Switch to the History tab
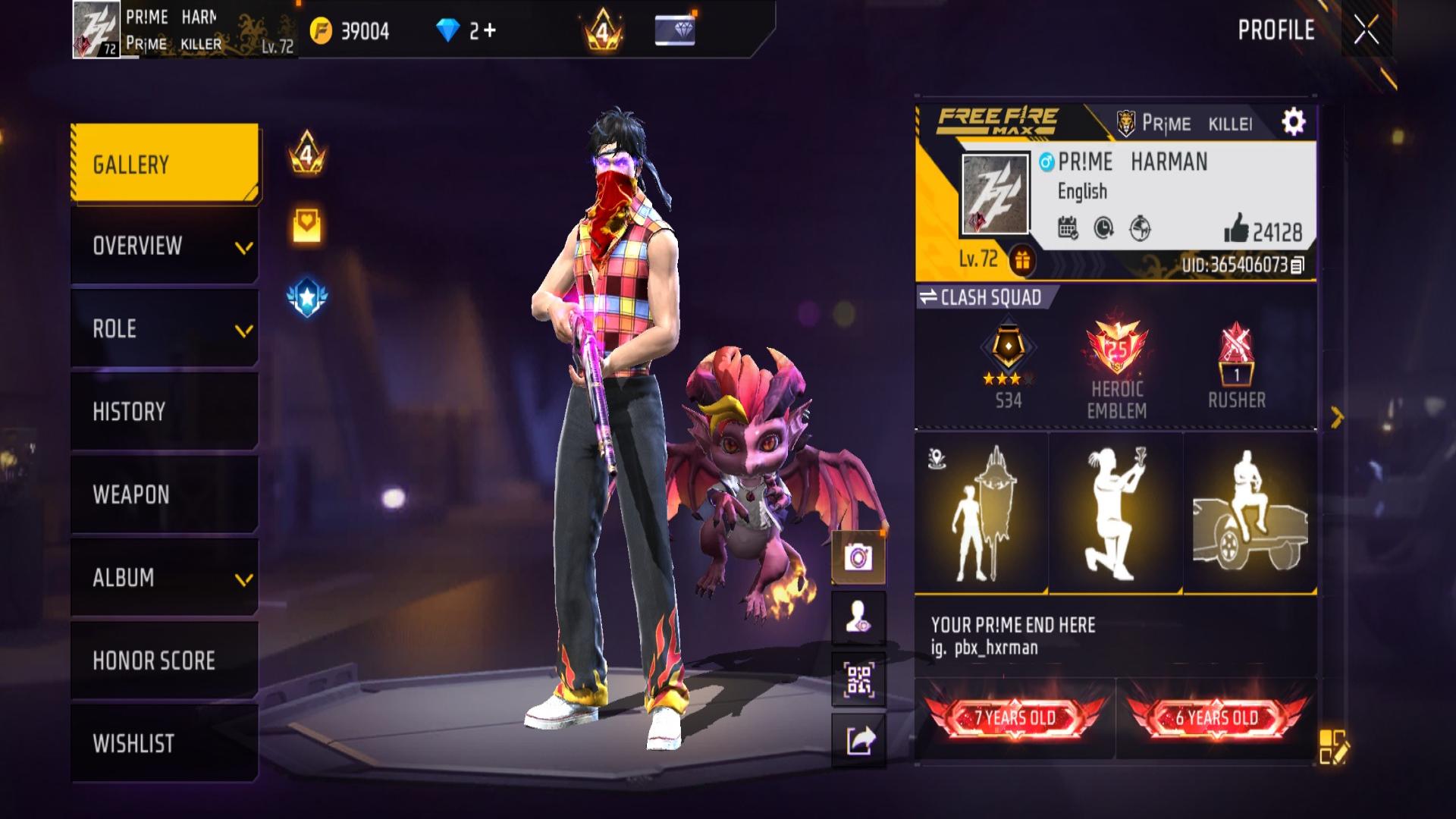The image size is (1456, 819). click(165, 412)
